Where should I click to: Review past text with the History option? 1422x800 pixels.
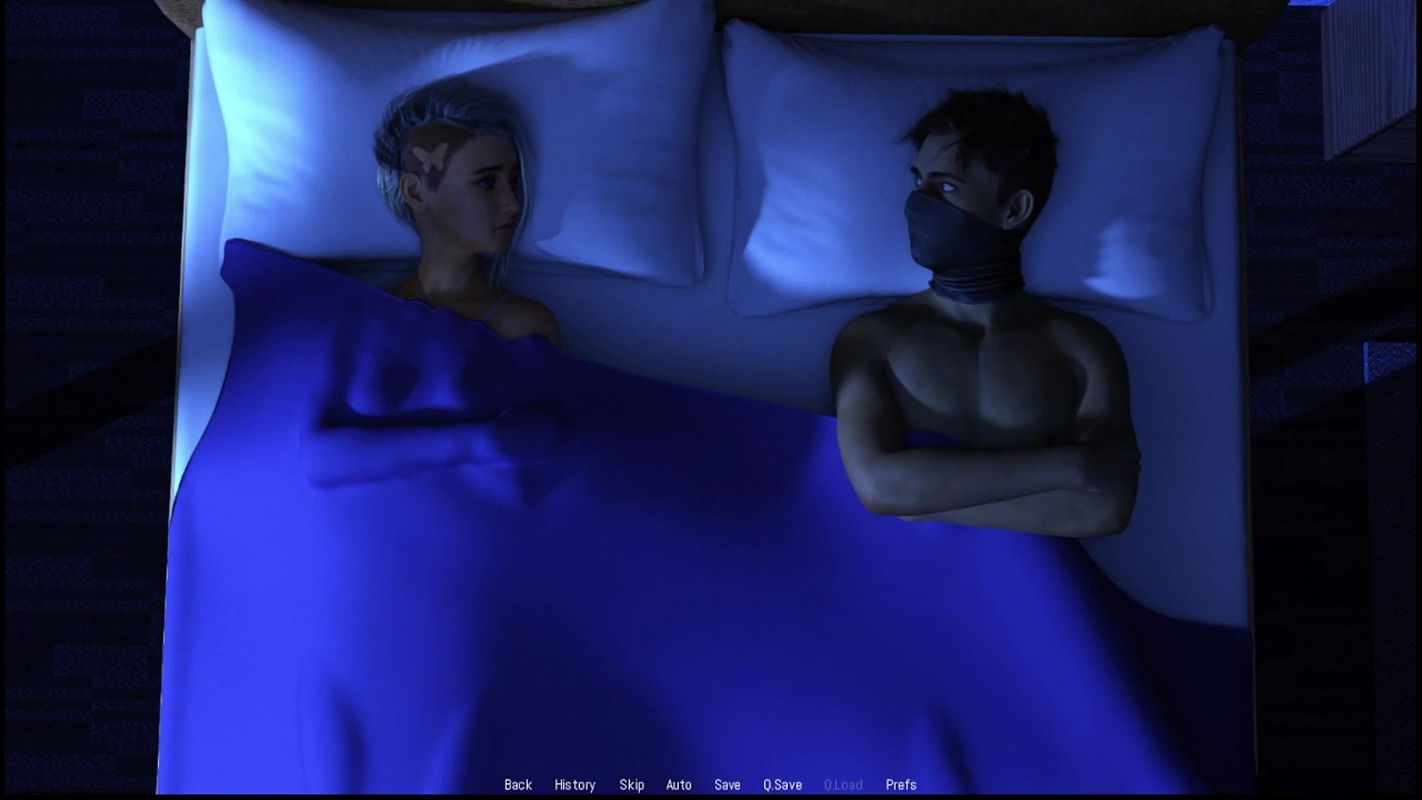[x=575, y=785]
